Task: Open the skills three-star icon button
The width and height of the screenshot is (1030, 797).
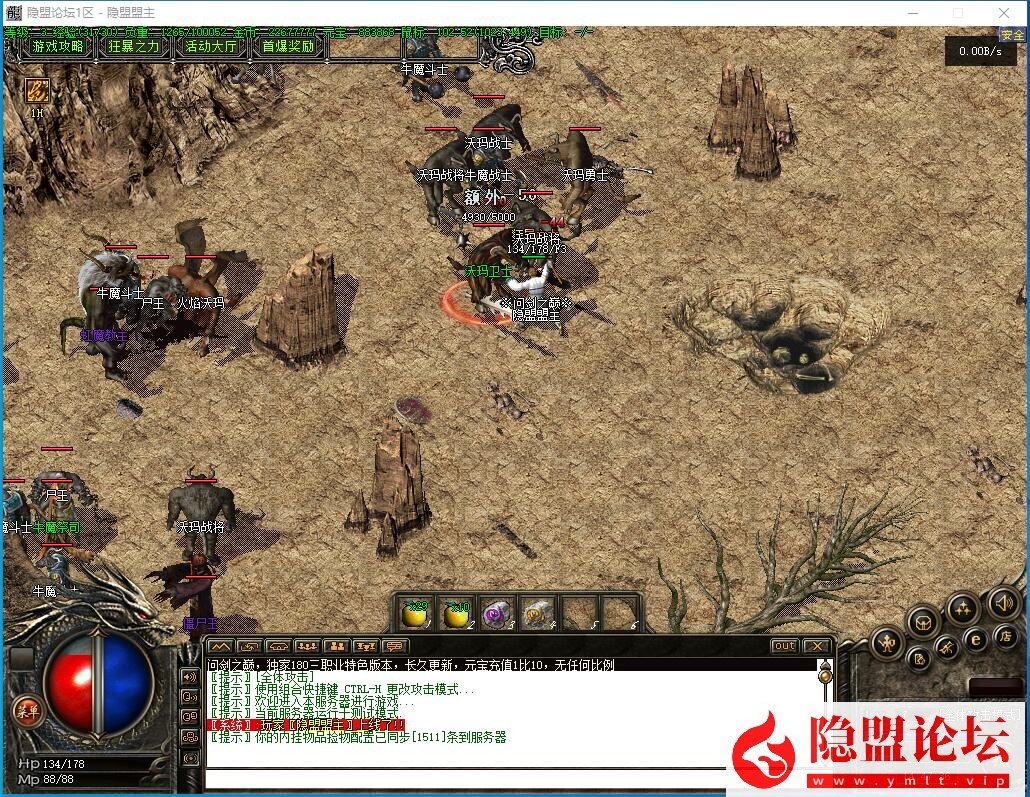Action: [x=963, y=607]
